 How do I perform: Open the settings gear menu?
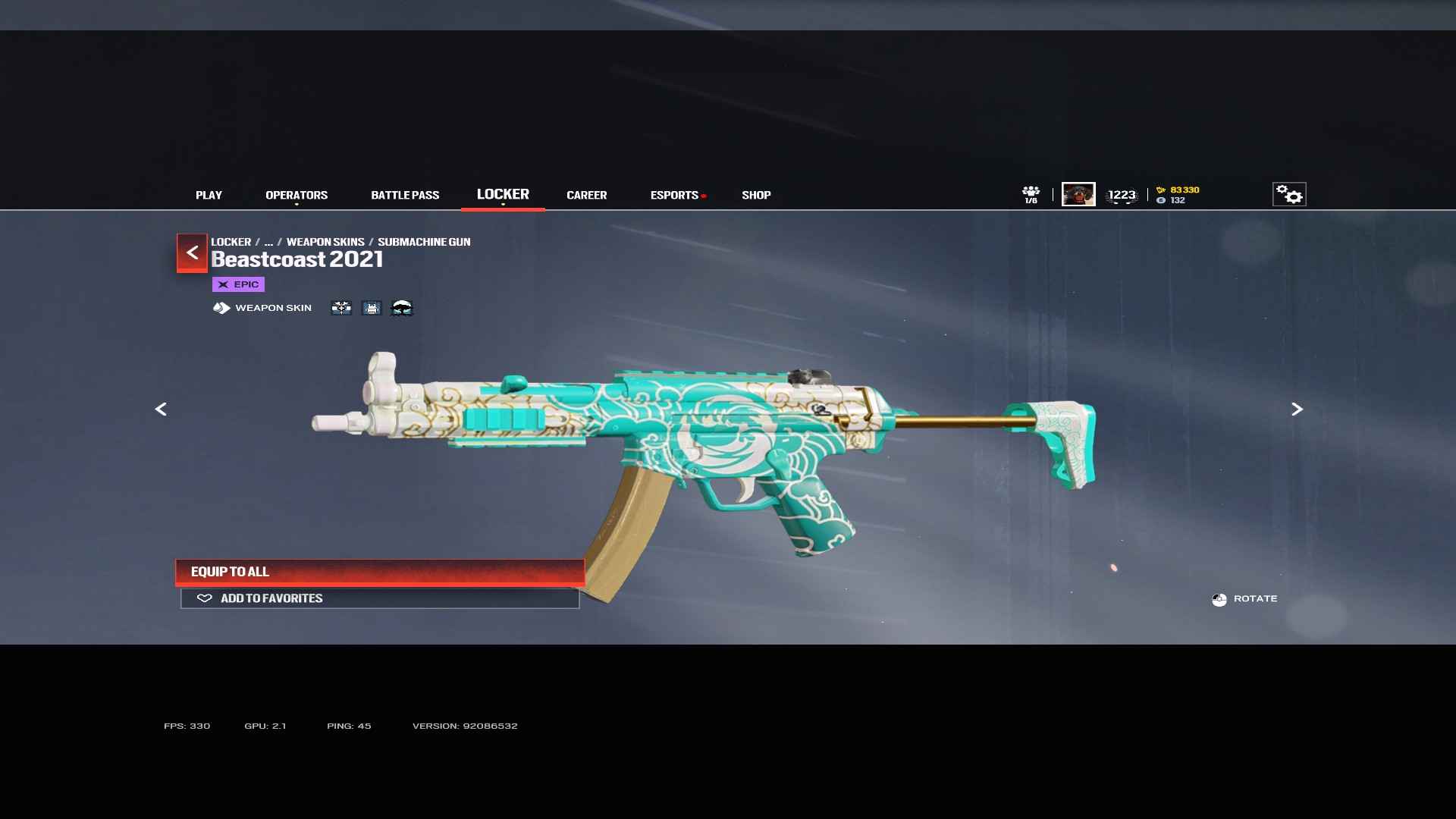point(1289,194)
